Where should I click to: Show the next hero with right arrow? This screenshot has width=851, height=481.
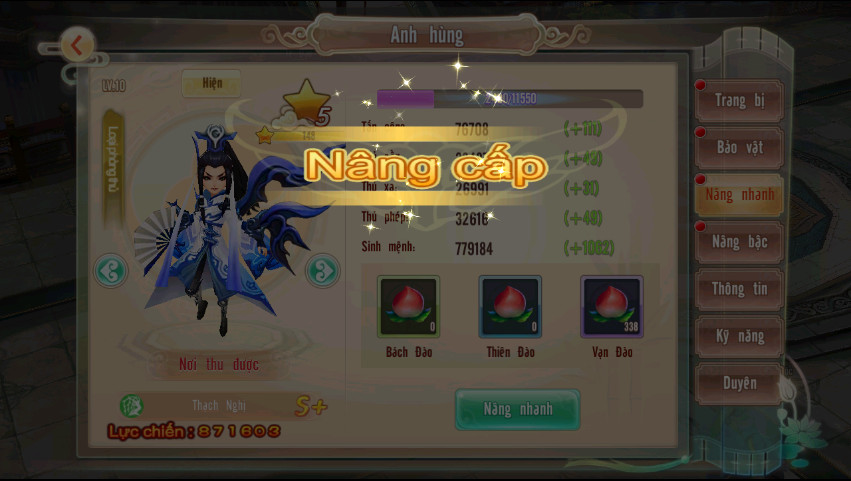coord(322,270)
